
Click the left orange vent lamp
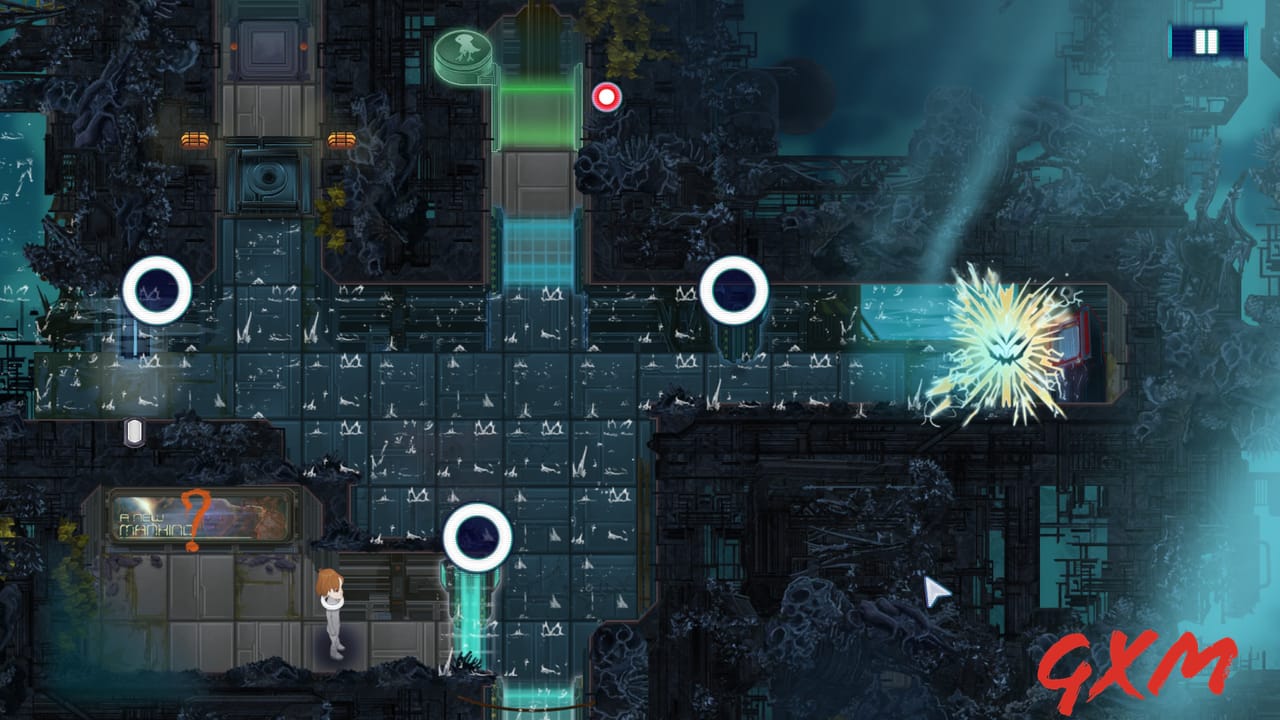tap(196, 139)
